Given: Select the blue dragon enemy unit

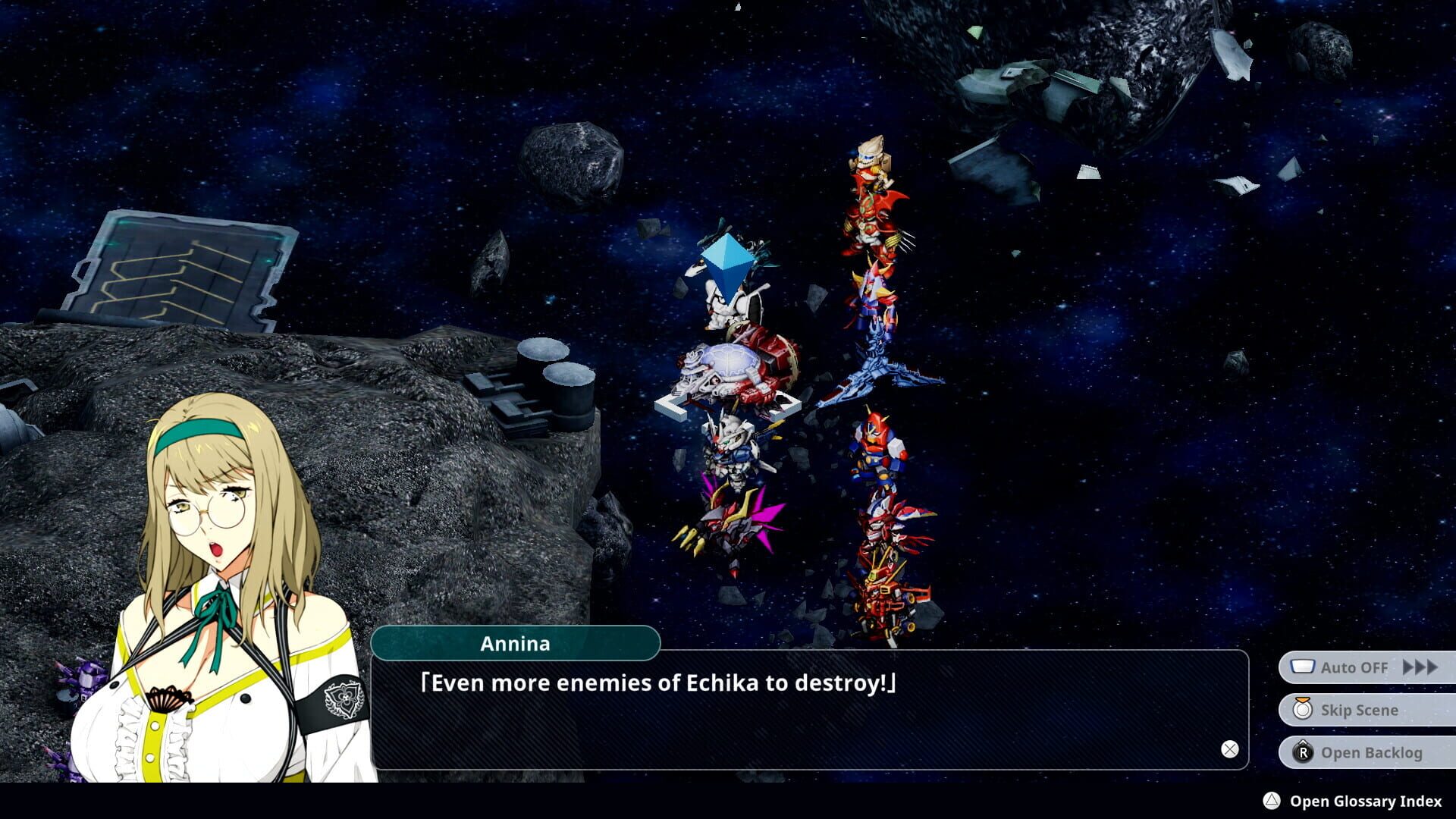Looking at the screenshot, I should point(880,364).
